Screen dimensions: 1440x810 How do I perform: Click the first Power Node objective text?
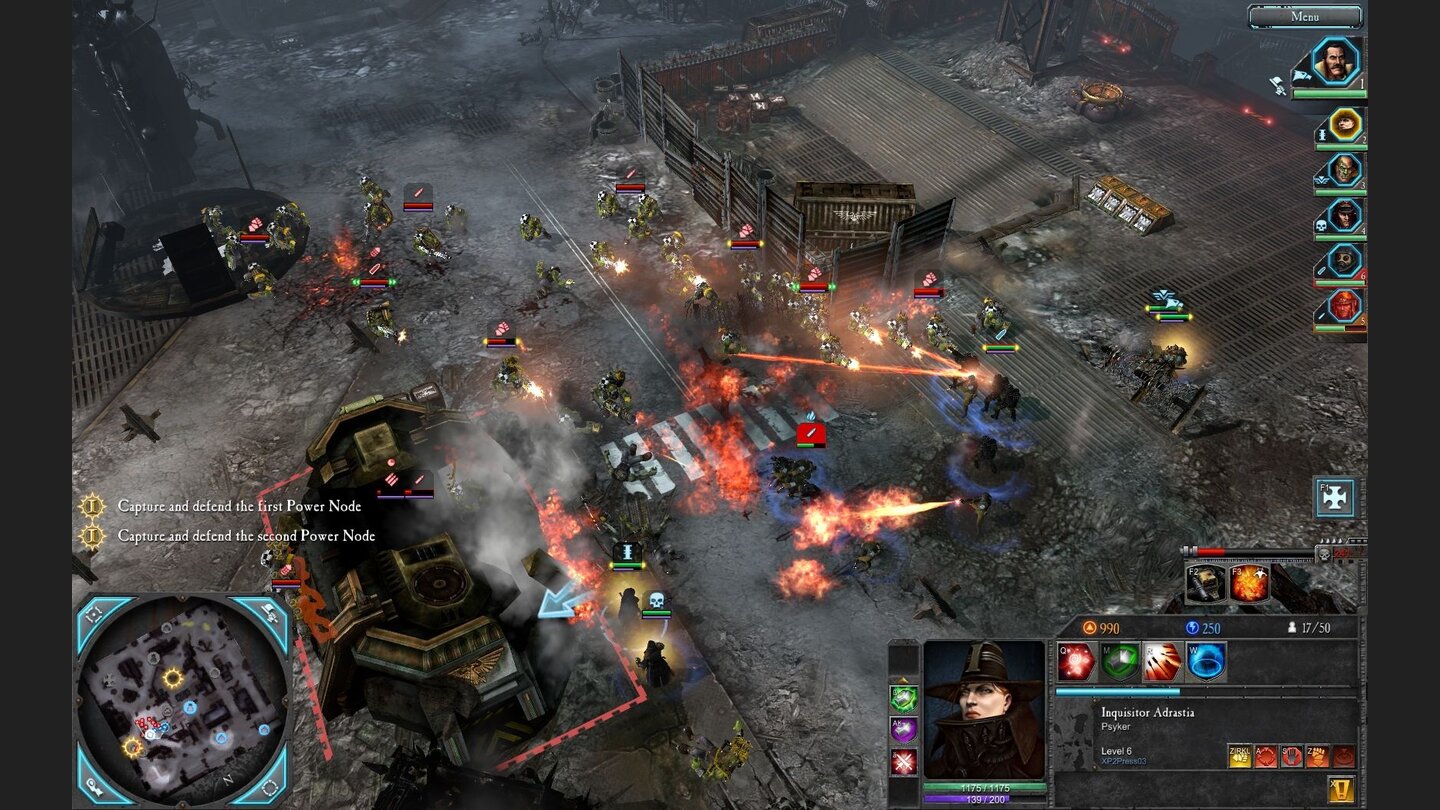click(240, 507)
